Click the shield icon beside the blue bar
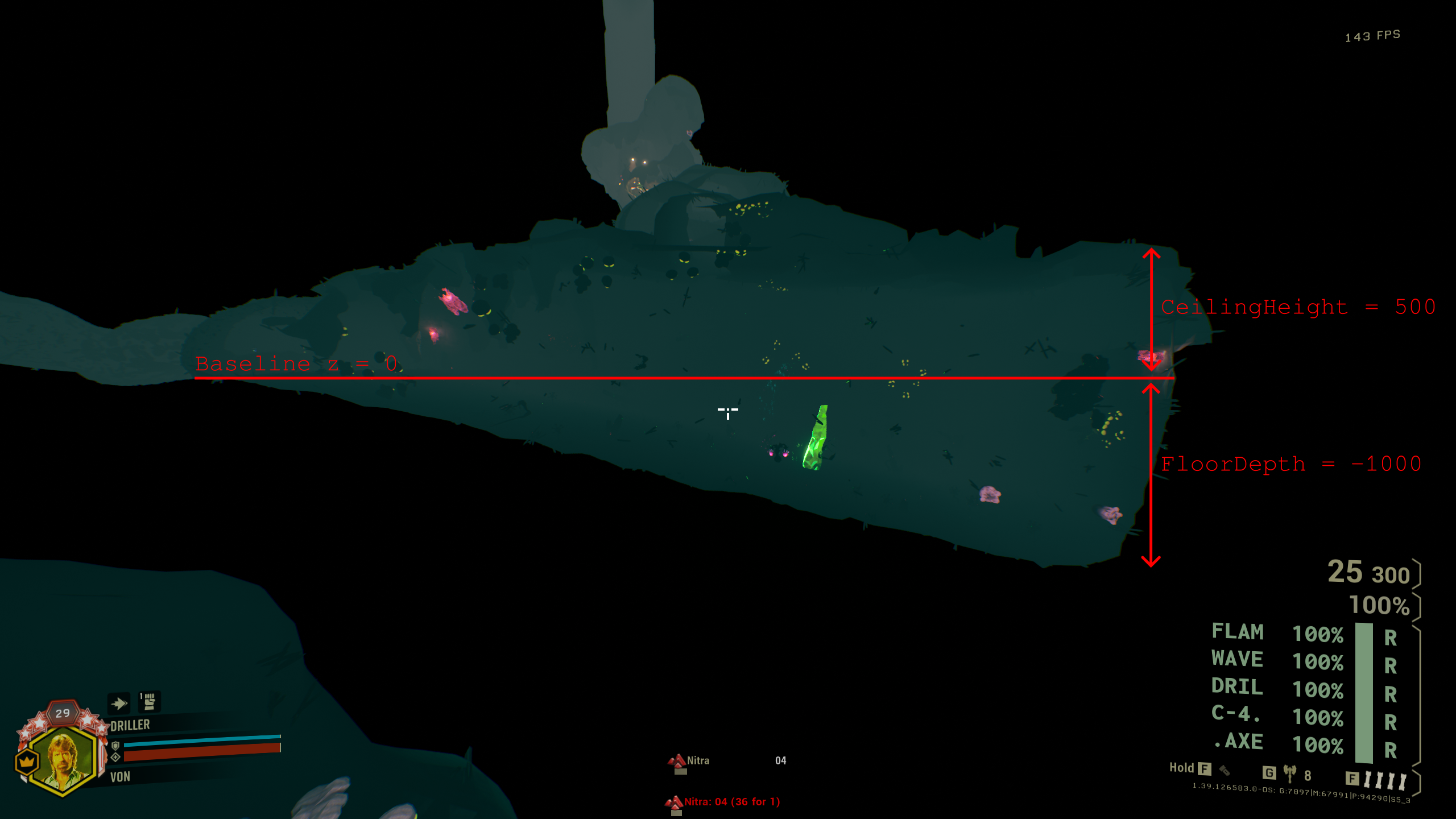The height and width of the screenshot is (819, 1456). 115,747
